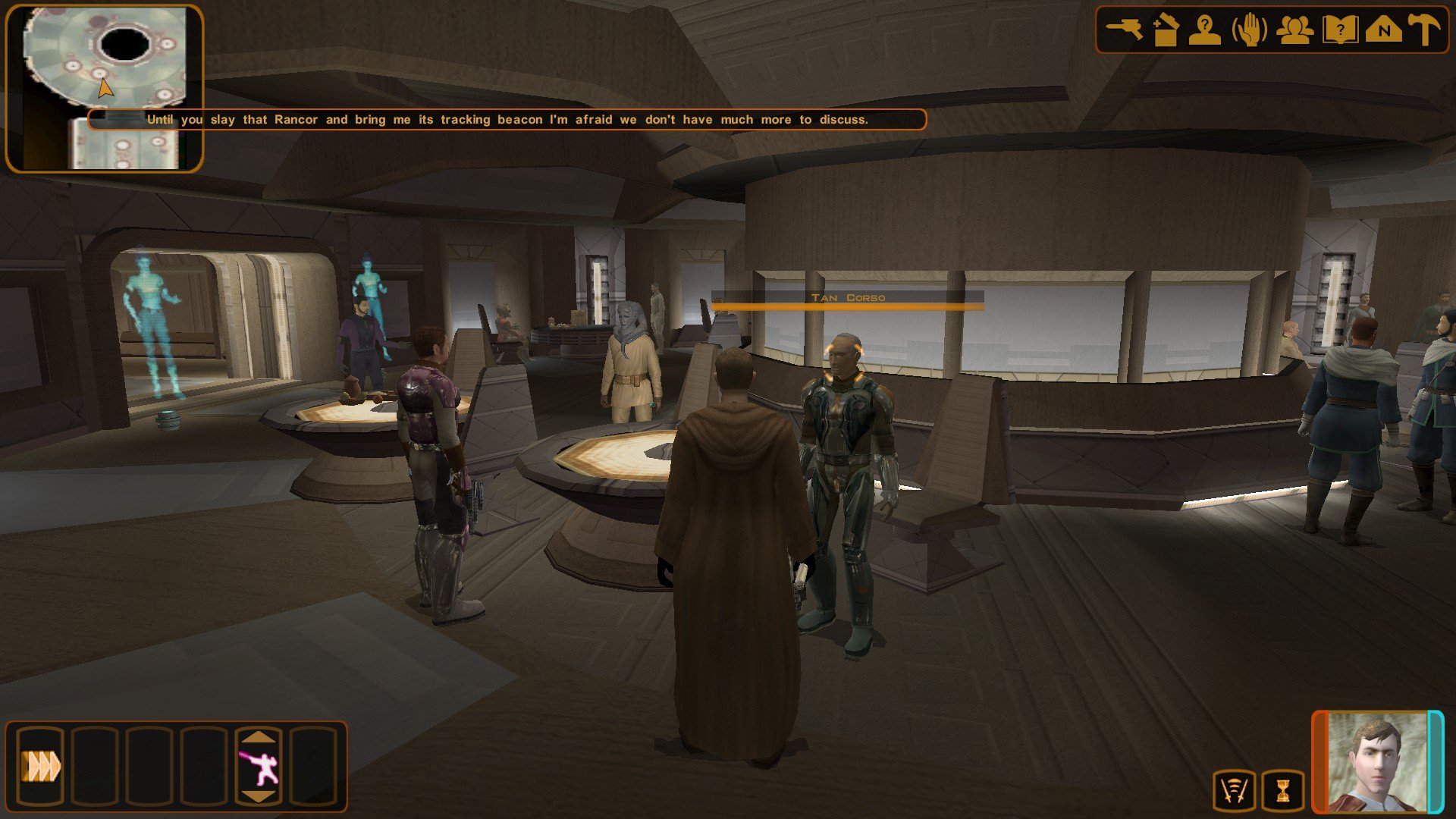Open the raised-hand abilities icon
This screenshot has width=1456, height=819.
[x=1249, y=30]
